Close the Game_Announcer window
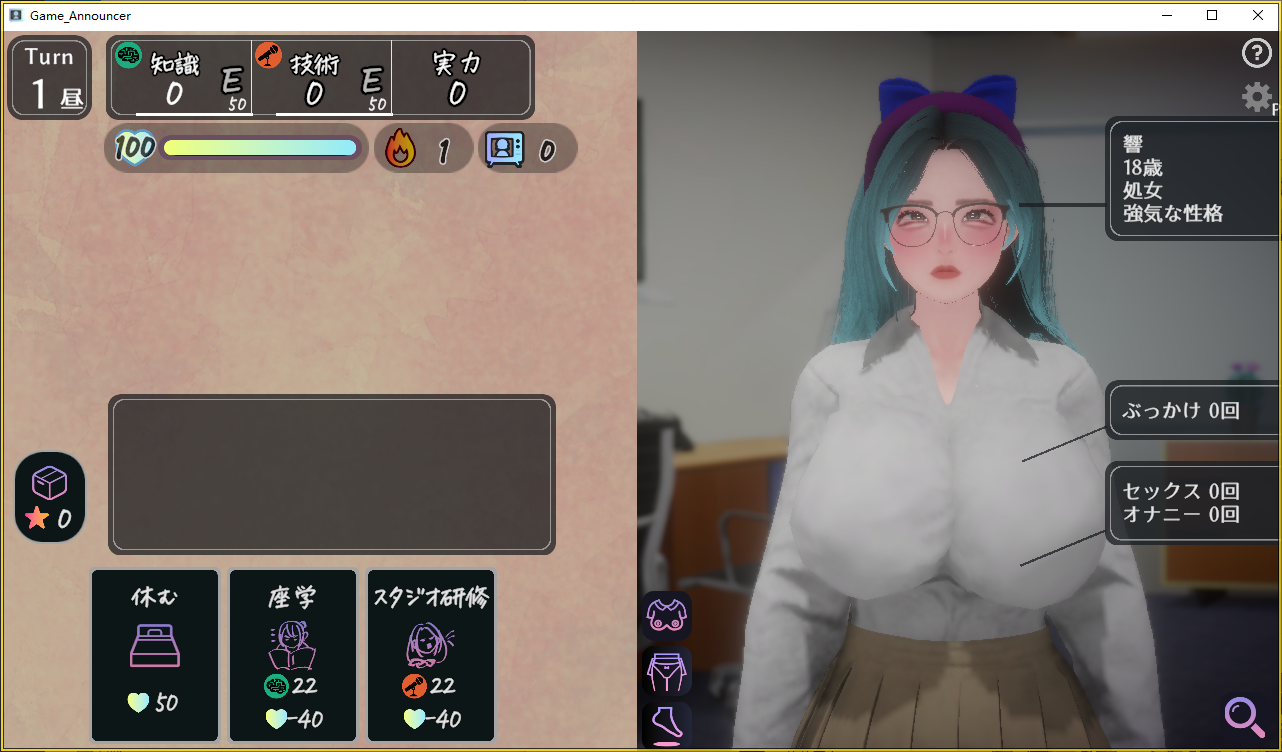1282x752 pixels. coord(1258,15)
